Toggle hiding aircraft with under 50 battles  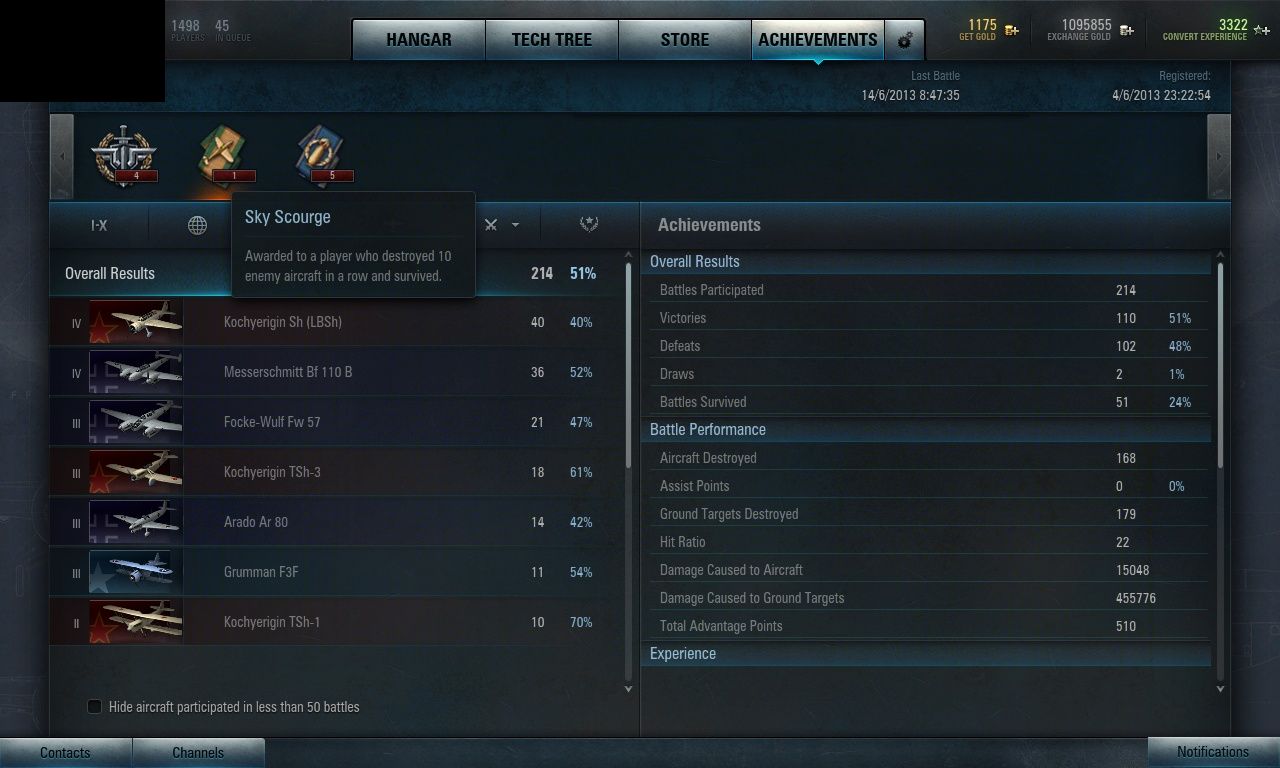(95, 707)
